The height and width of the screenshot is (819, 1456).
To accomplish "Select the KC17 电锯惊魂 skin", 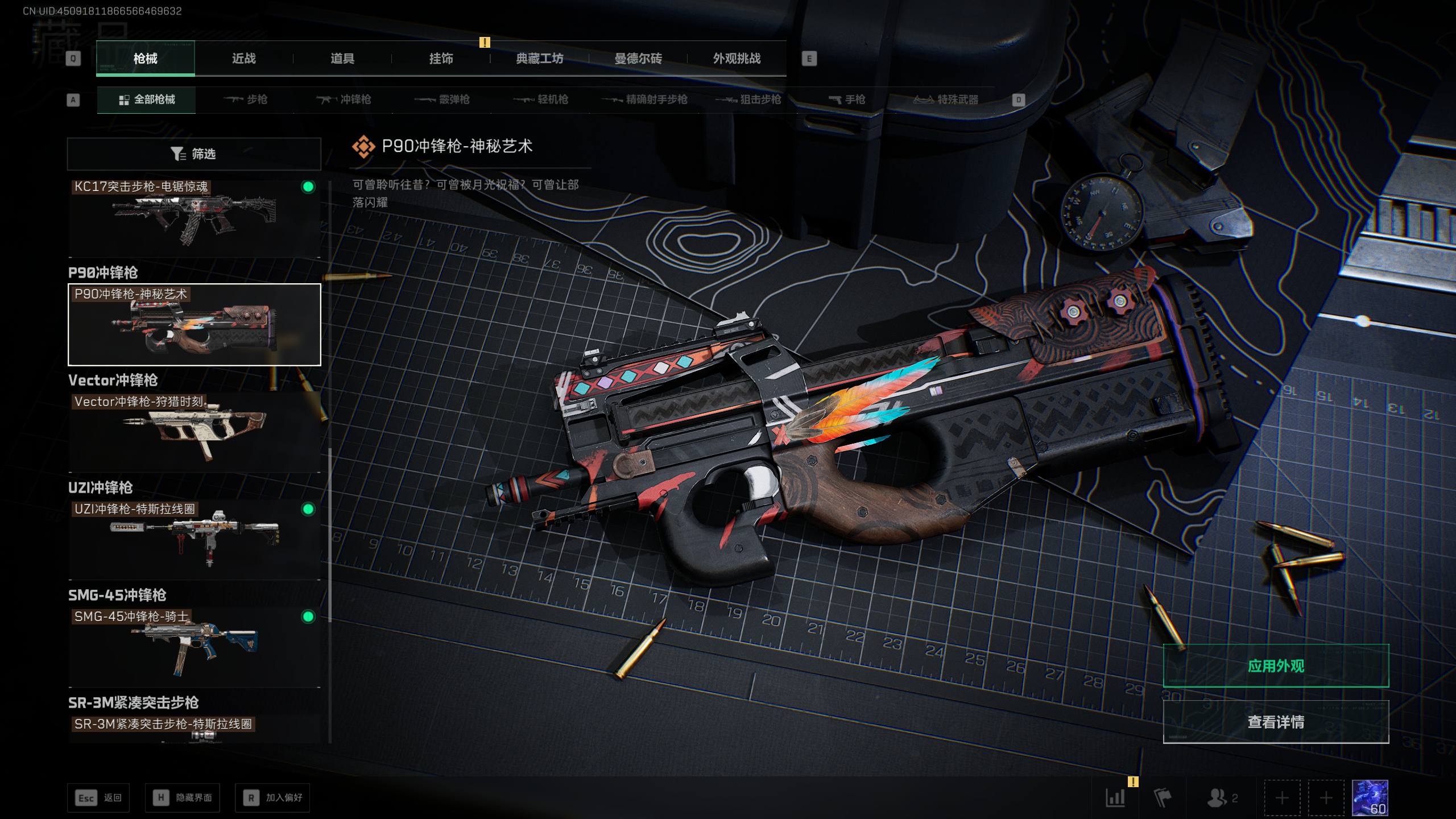I will click(194, 217).
